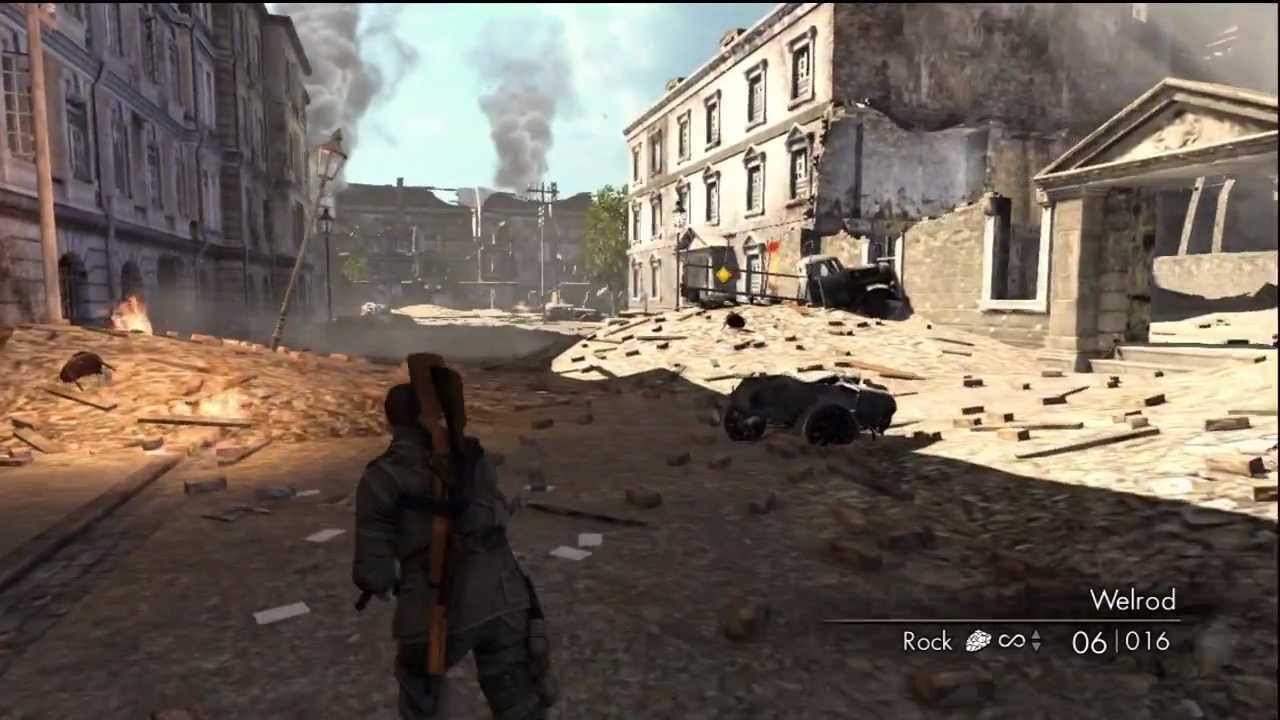1280x720 pixels.
Task: Click the Rock grenade item icon
Action: pos(977,641)
